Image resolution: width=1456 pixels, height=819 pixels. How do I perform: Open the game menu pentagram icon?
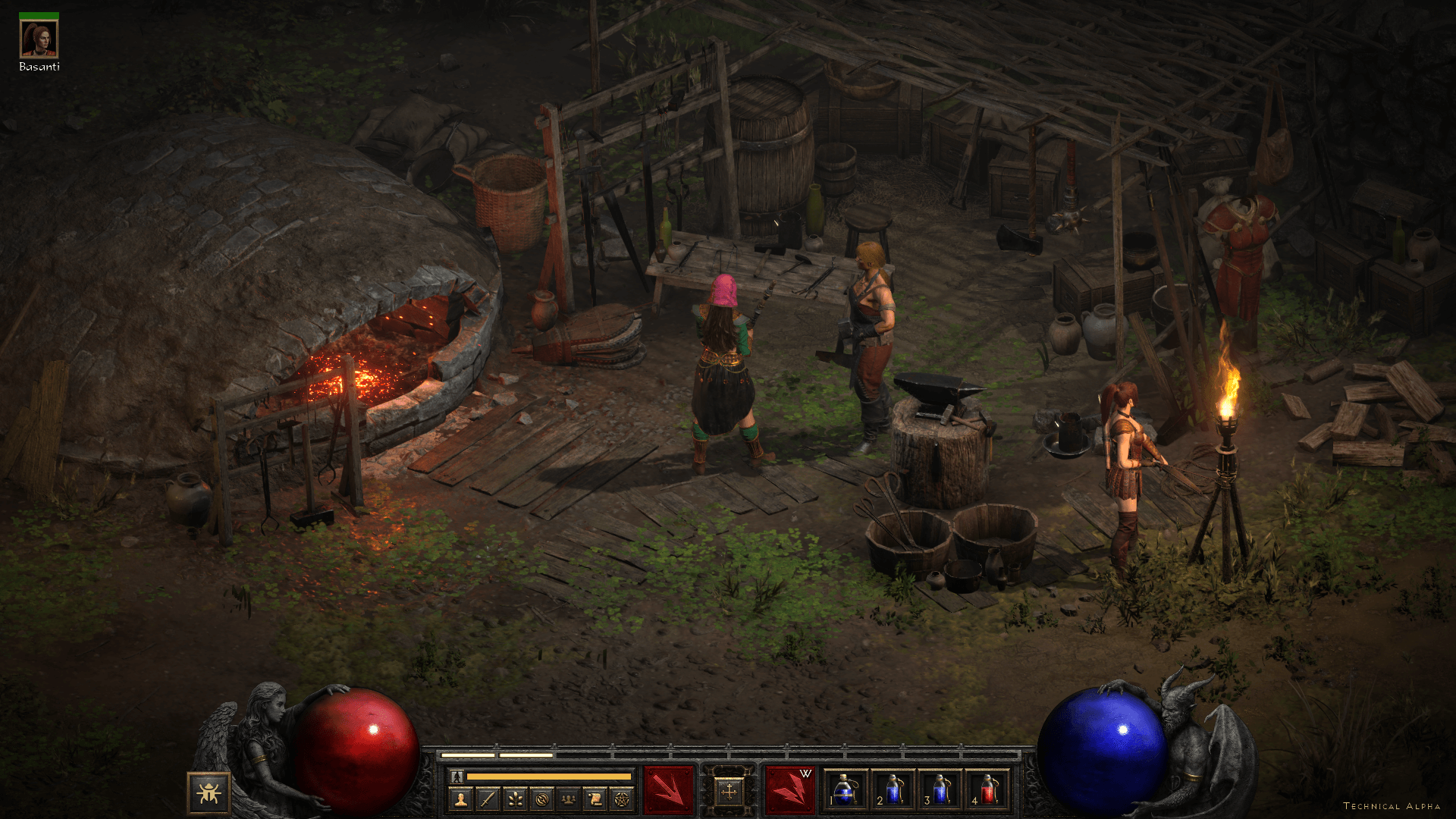coord(622,799)
